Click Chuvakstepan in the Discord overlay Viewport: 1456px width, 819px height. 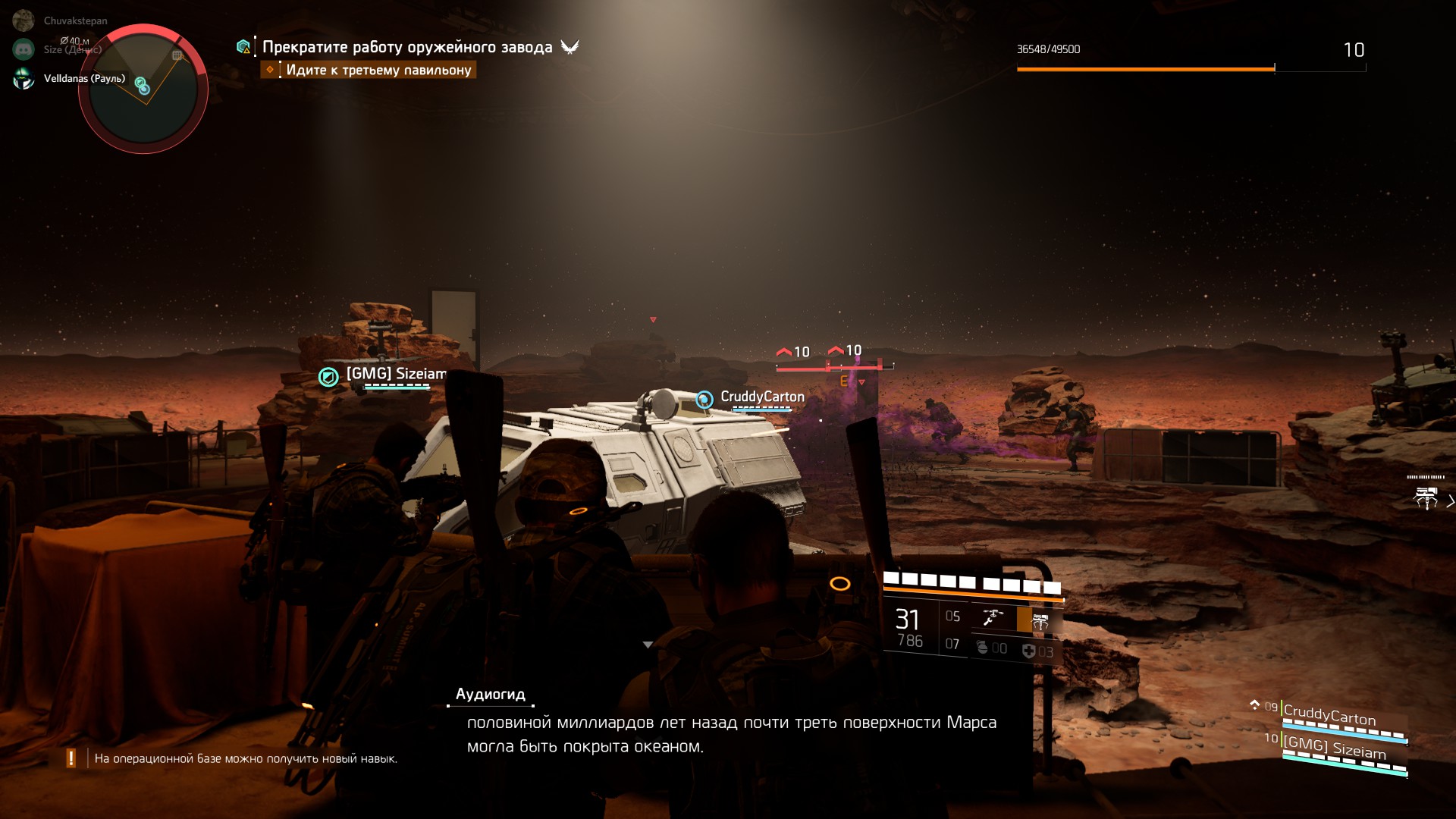[x=75, y=20]
